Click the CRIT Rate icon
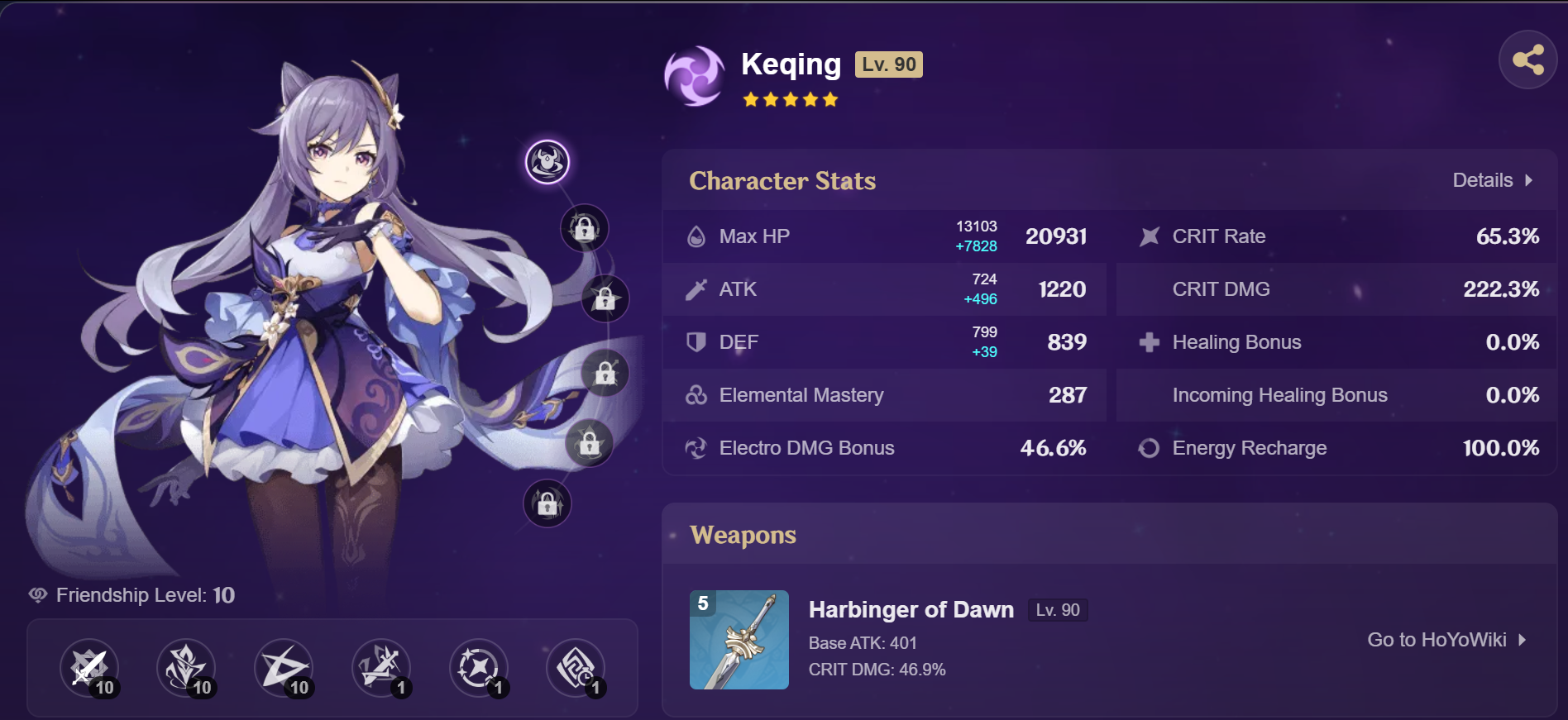The width and height of the screenshot is (1568, 720). coord(1149,236)
